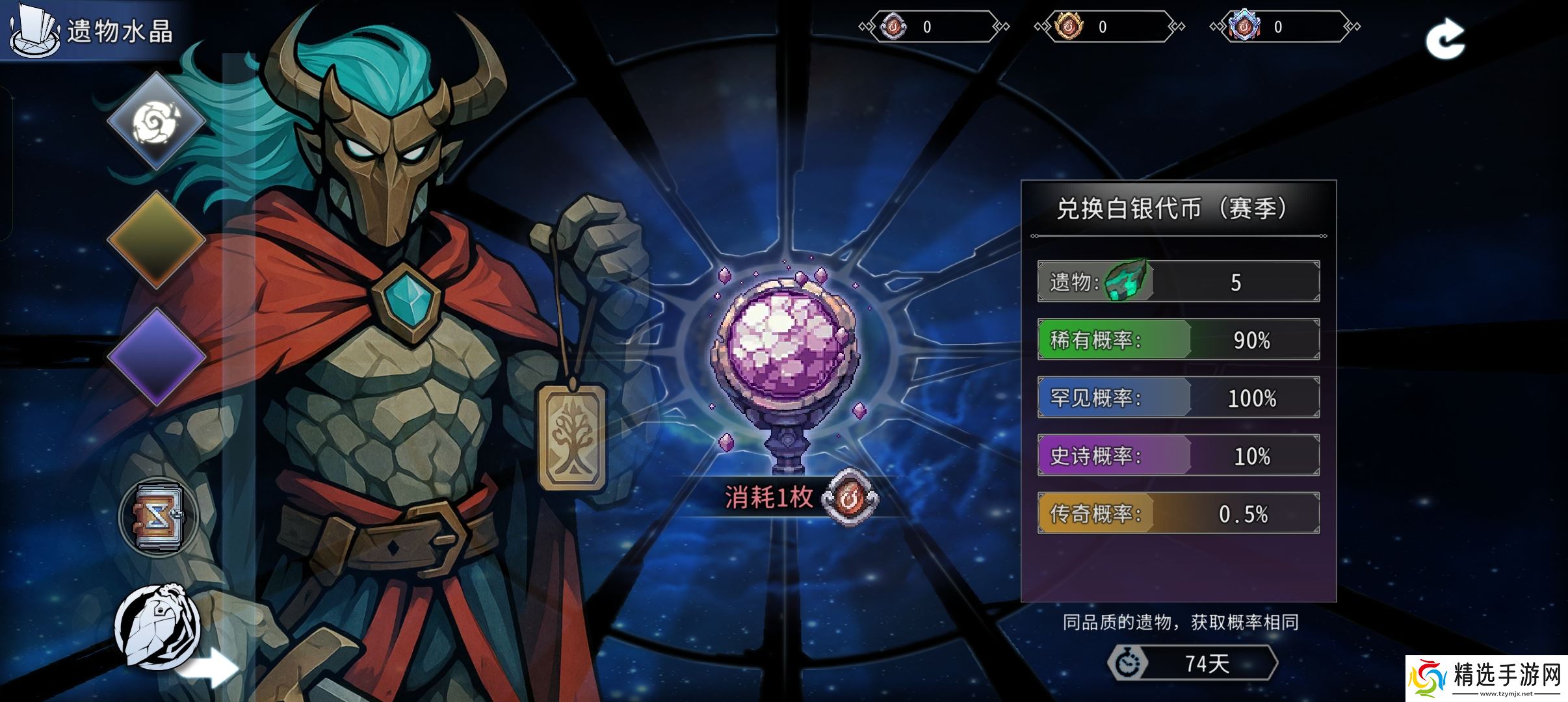
Task: Click the 遗物 relic shard row
Action: point(1178,282)
